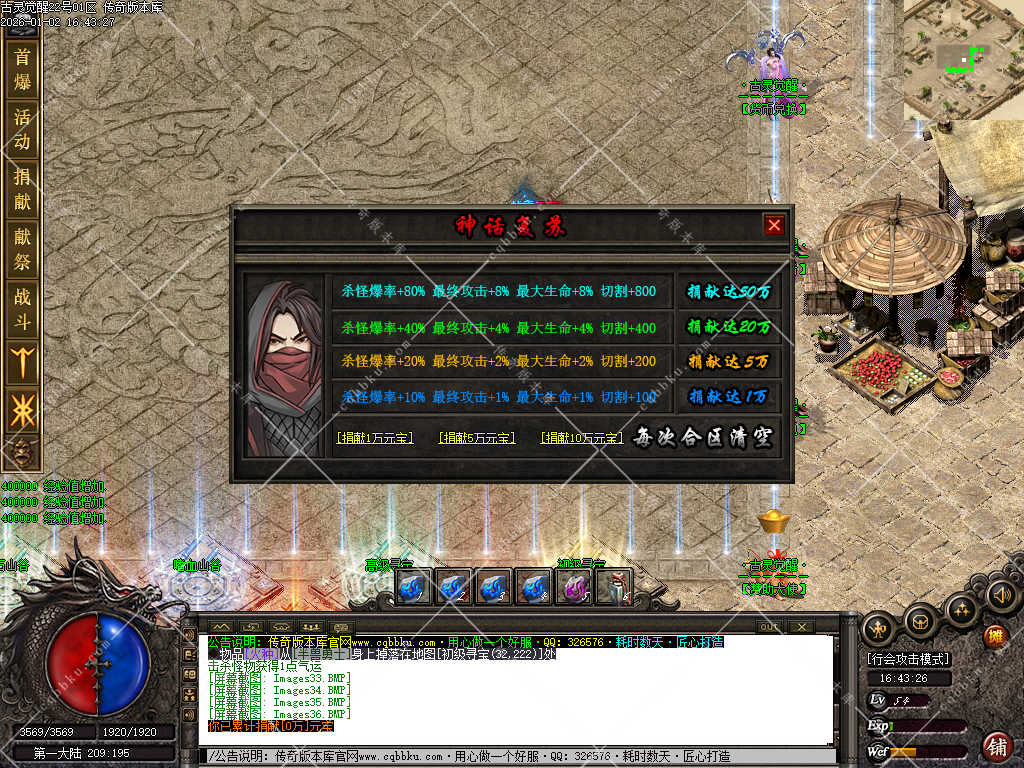Open the 献祭 sacrifice menu
This screenshot has width=1024, height=768.
[21, 250]
